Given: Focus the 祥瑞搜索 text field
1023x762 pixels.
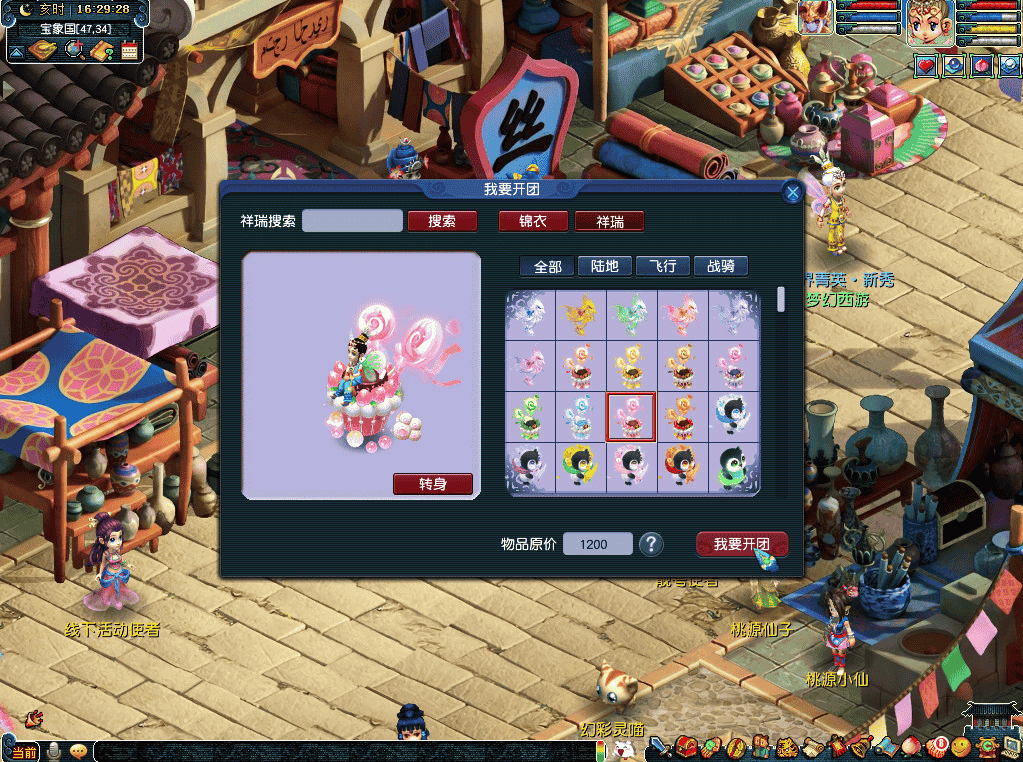Looking at the screenshot, I should click(352, 221).
